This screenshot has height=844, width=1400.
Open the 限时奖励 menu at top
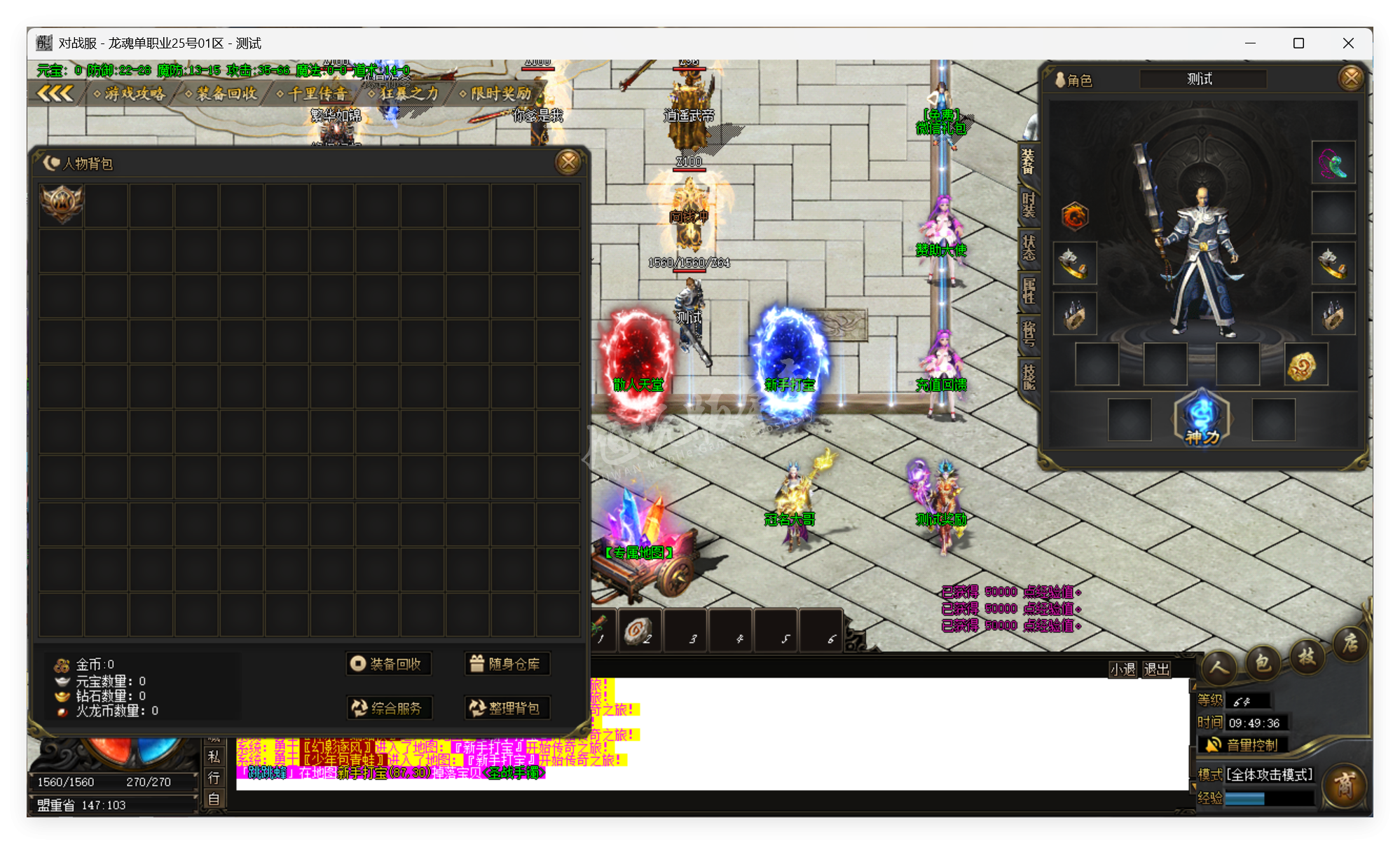(499, 93)
